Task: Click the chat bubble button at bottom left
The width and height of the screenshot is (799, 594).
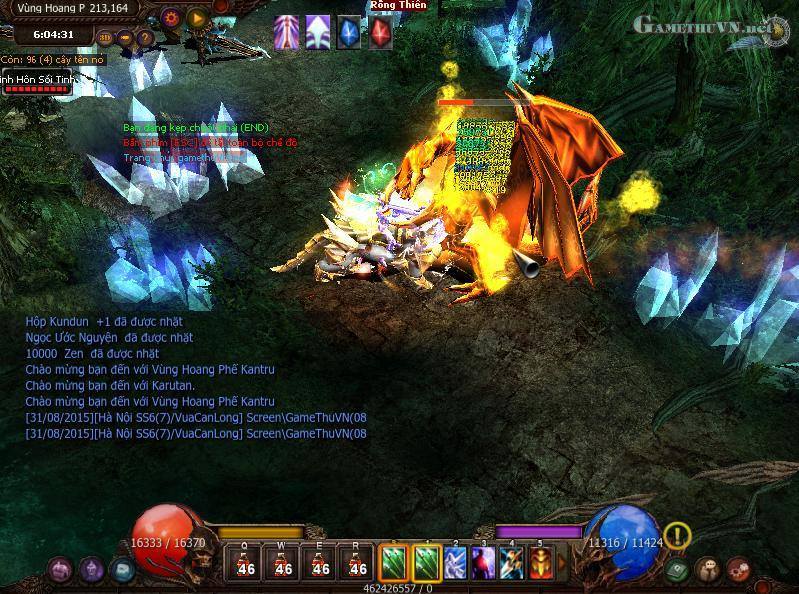Action: pos(122,570)
